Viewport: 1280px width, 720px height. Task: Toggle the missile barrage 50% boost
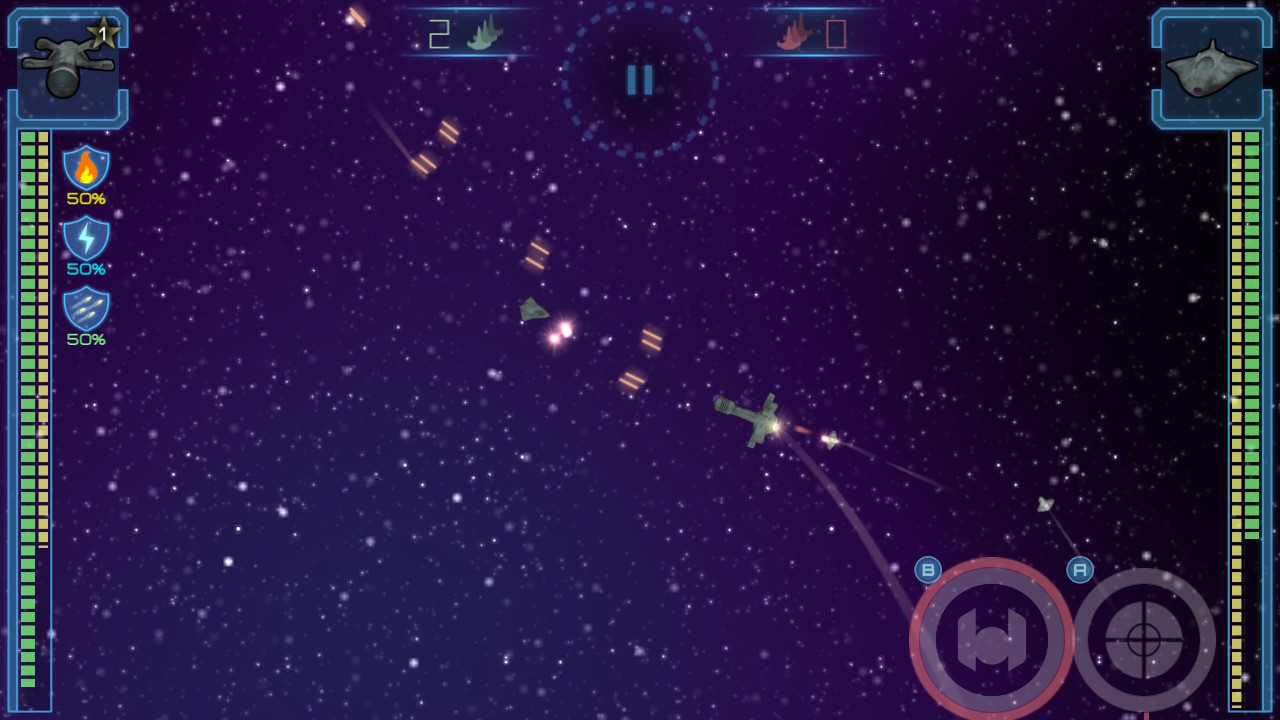click(x=88, y=337)
